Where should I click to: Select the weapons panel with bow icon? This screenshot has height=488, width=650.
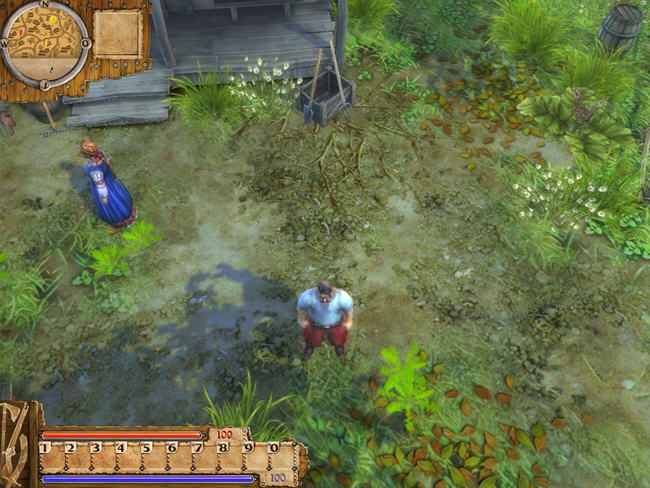click(17, 444)
